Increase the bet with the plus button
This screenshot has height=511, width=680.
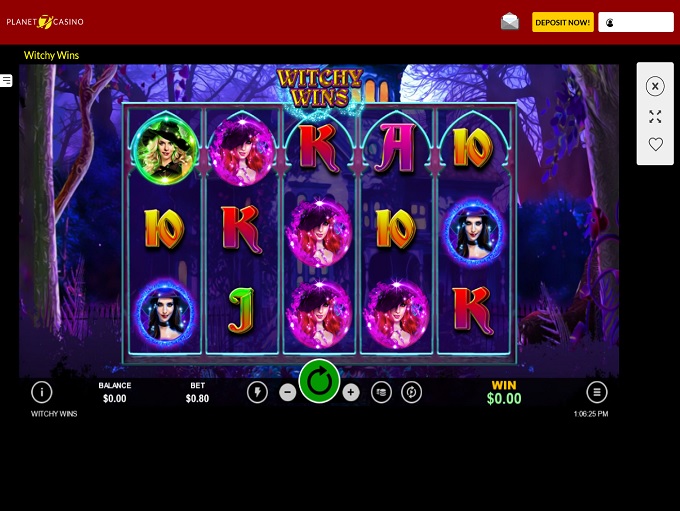[x=350, y=393]
